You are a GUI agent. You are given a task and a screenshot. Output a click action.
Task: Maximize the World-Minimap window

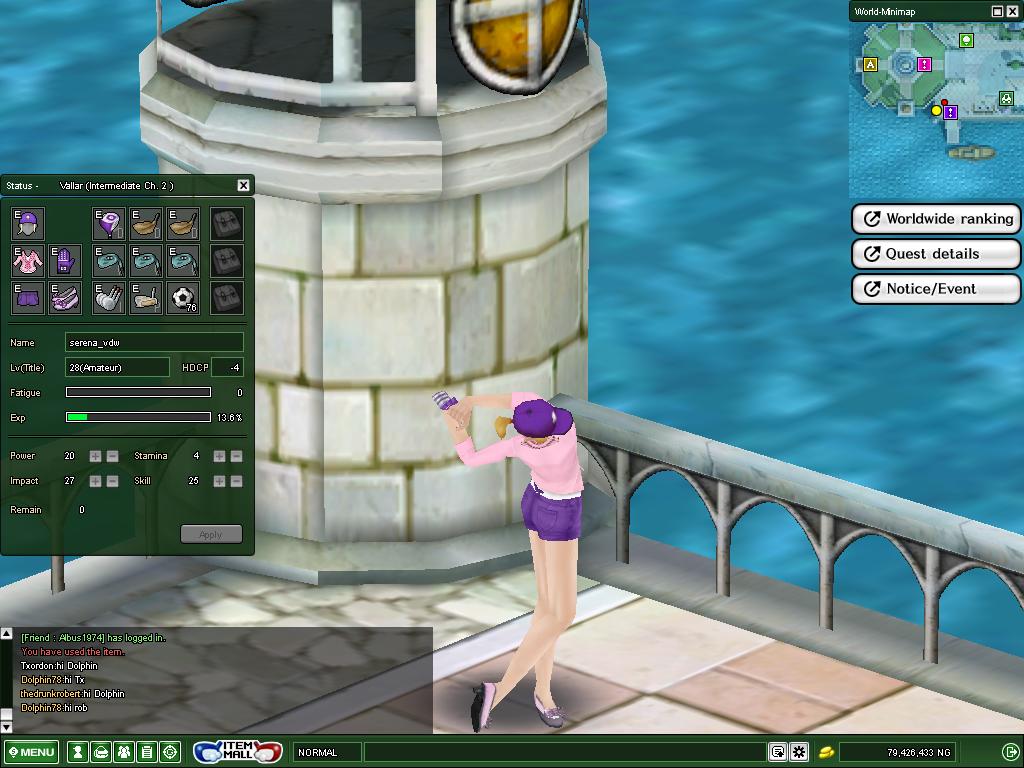coord(997,11)
